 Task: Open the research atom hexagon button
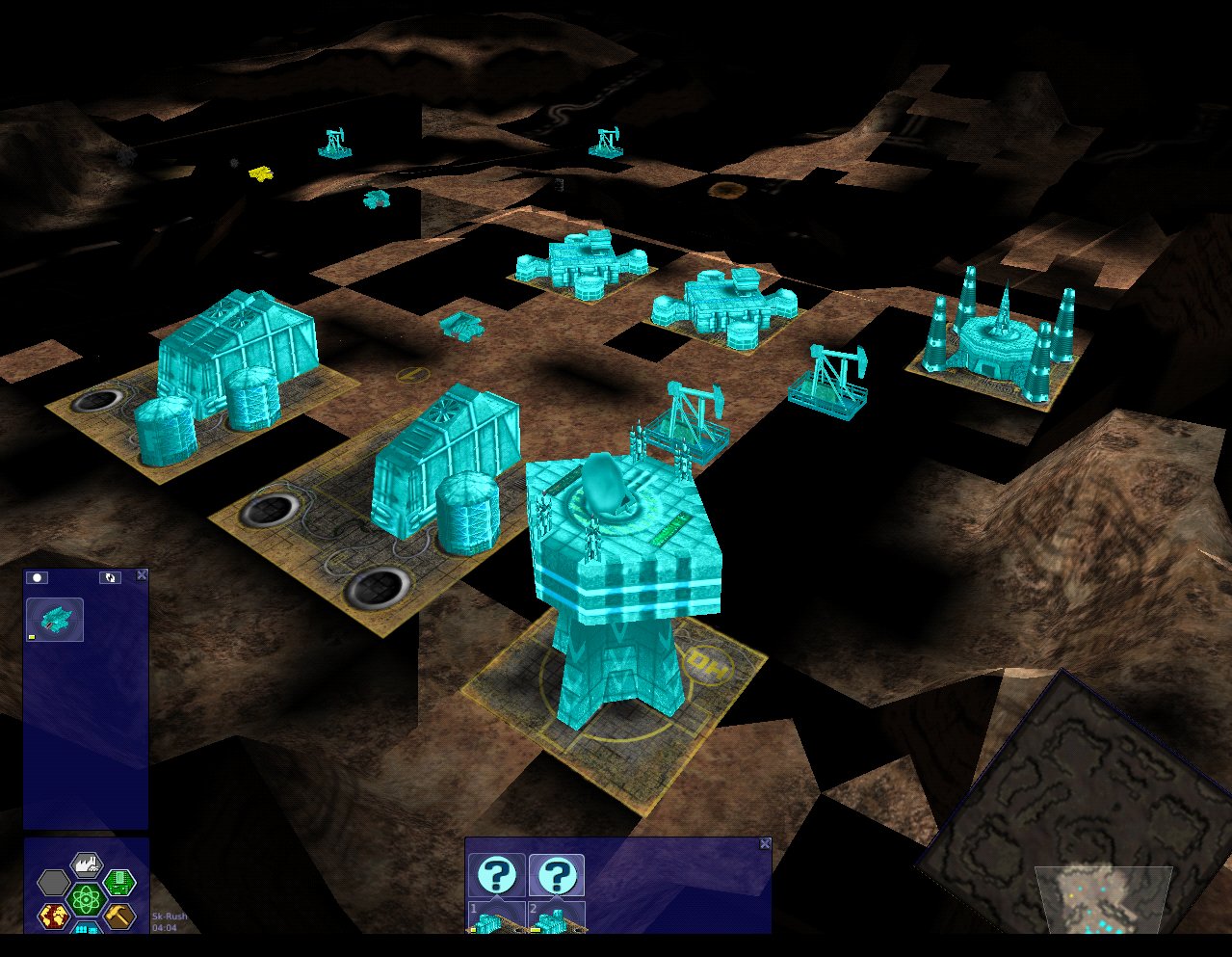(x=87, y=900)
